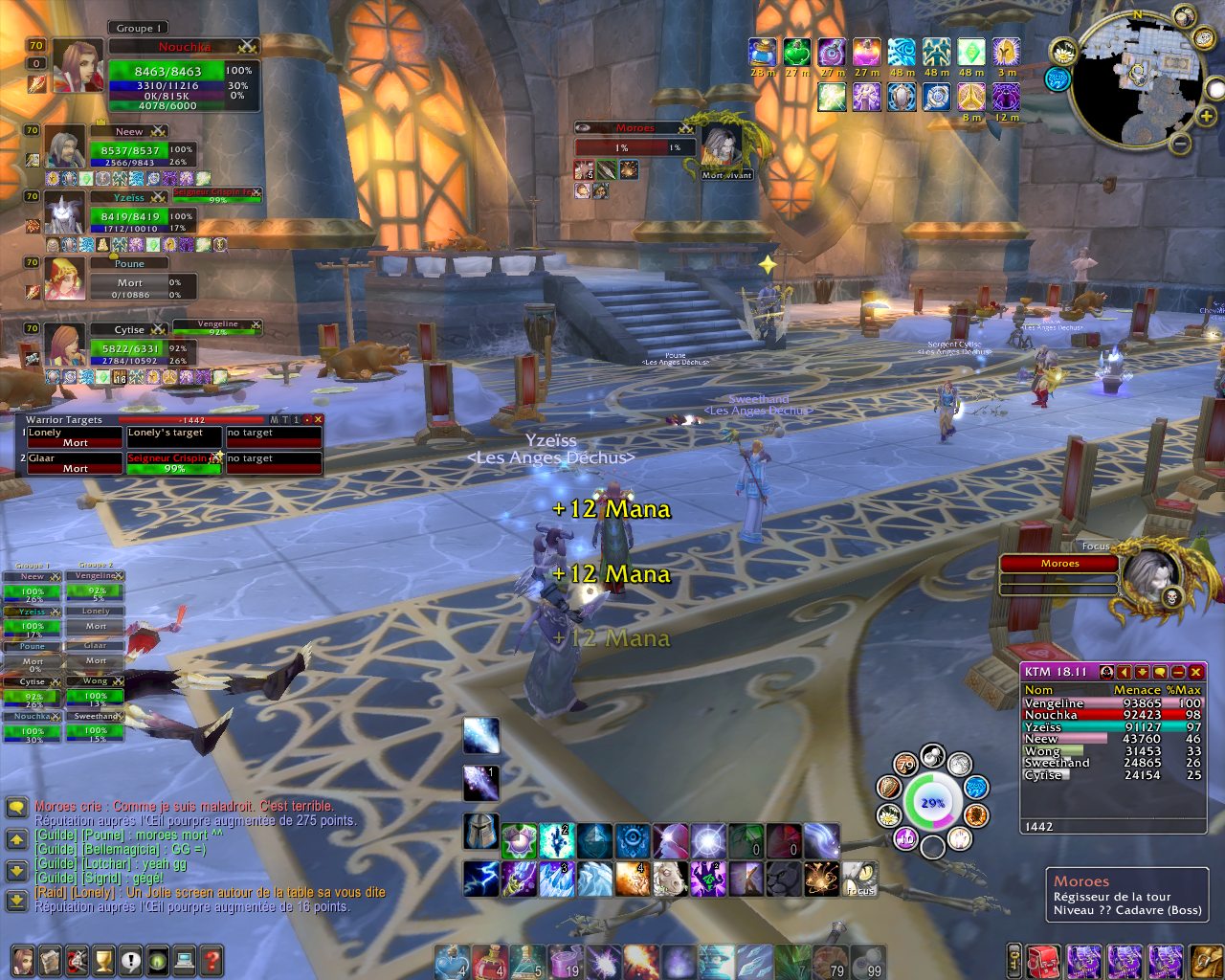The image size is (1225, 980).
Task: Minimize the KTM threat window
Action: pos(1178,672)
